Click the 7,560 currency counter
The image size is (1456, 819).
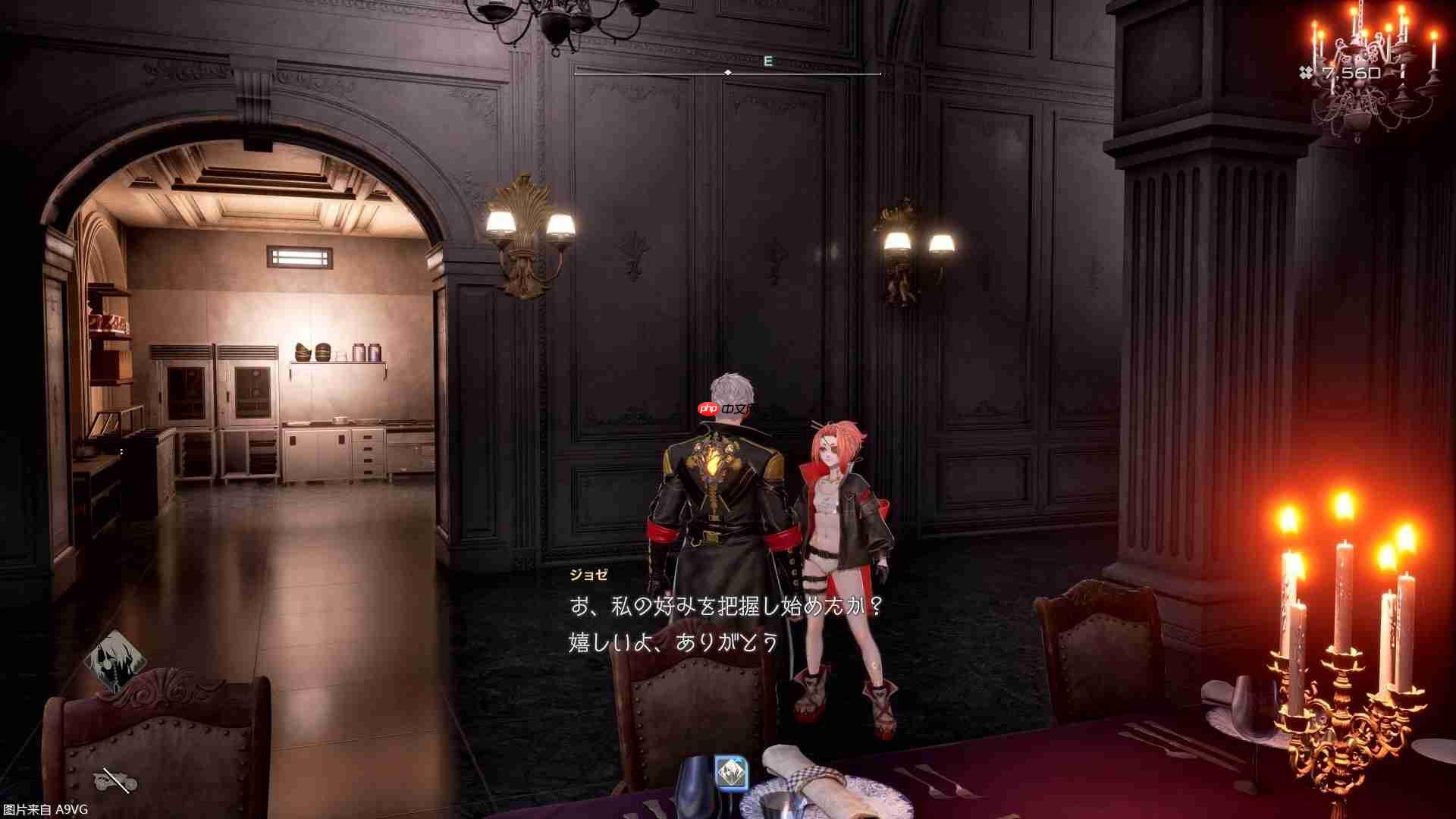[1351, 72]
